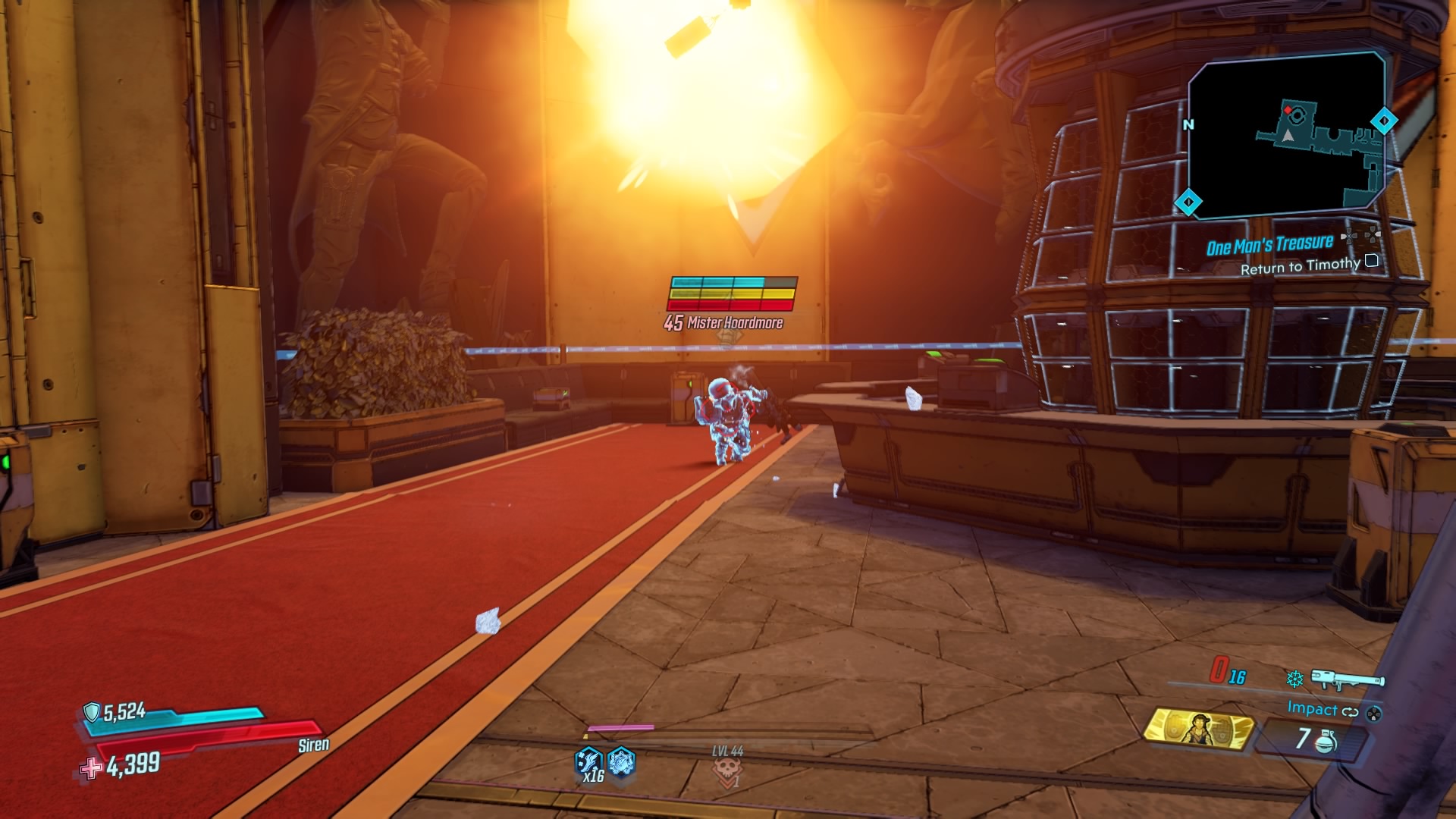Click the buff icon with x16 stacks
The height and width of the screenshot is (819, 1456).
(588, 761)
